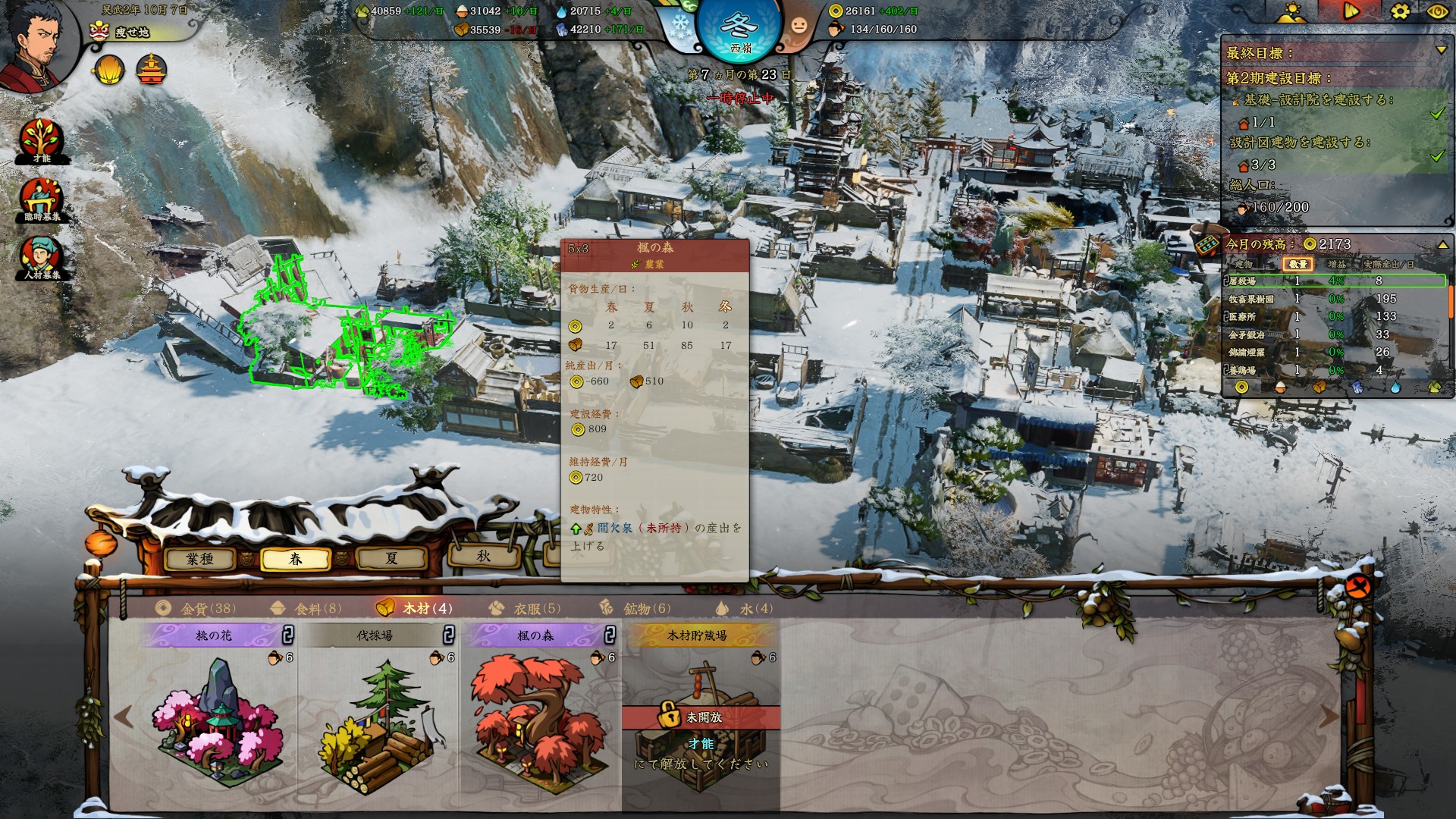
Task: Choose the 夏 summer filter button
Action: [x=391, y=559]
